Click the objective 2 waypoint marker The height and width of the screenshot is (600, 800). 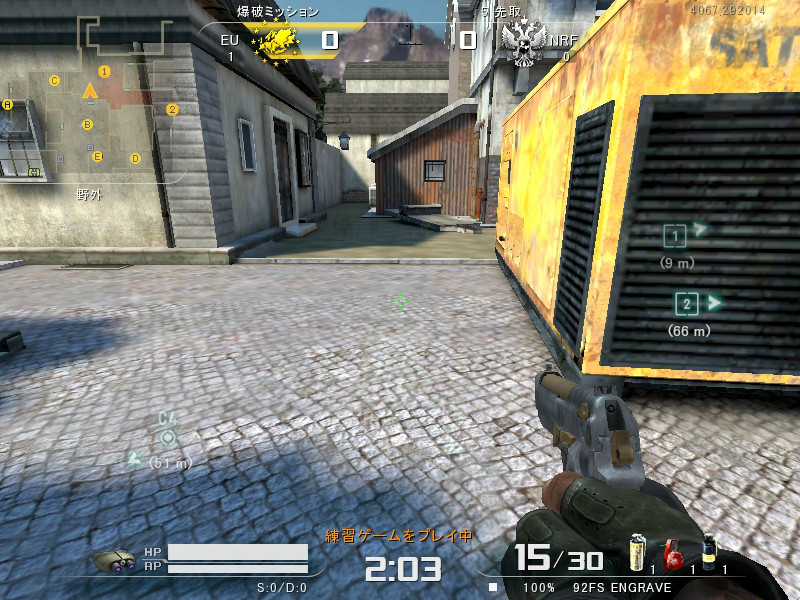point(686,304)
